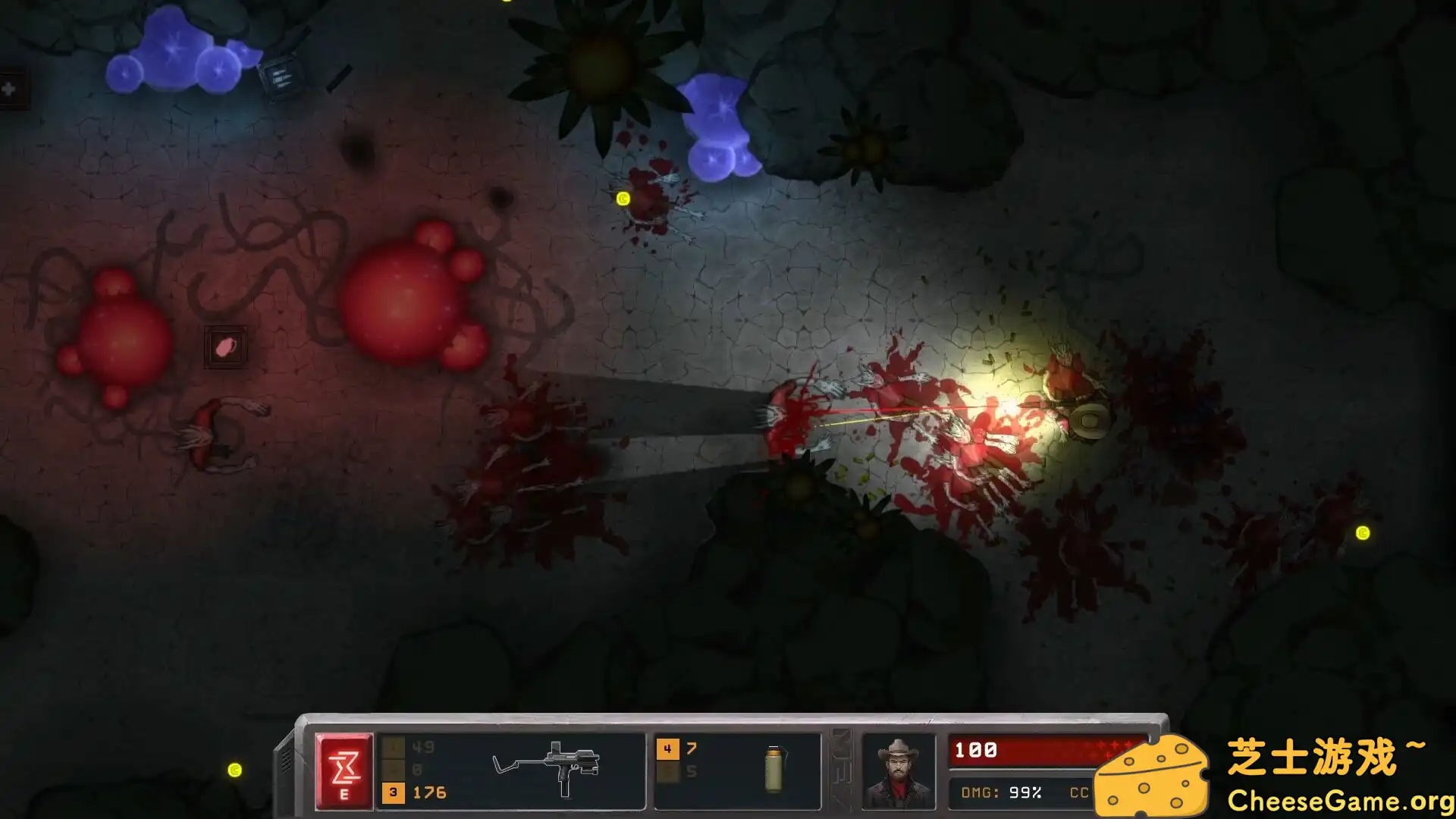Screen dimensions: 1456x819
Task: Activate the red time-slow ability icon
Action: tap(344, 770)
